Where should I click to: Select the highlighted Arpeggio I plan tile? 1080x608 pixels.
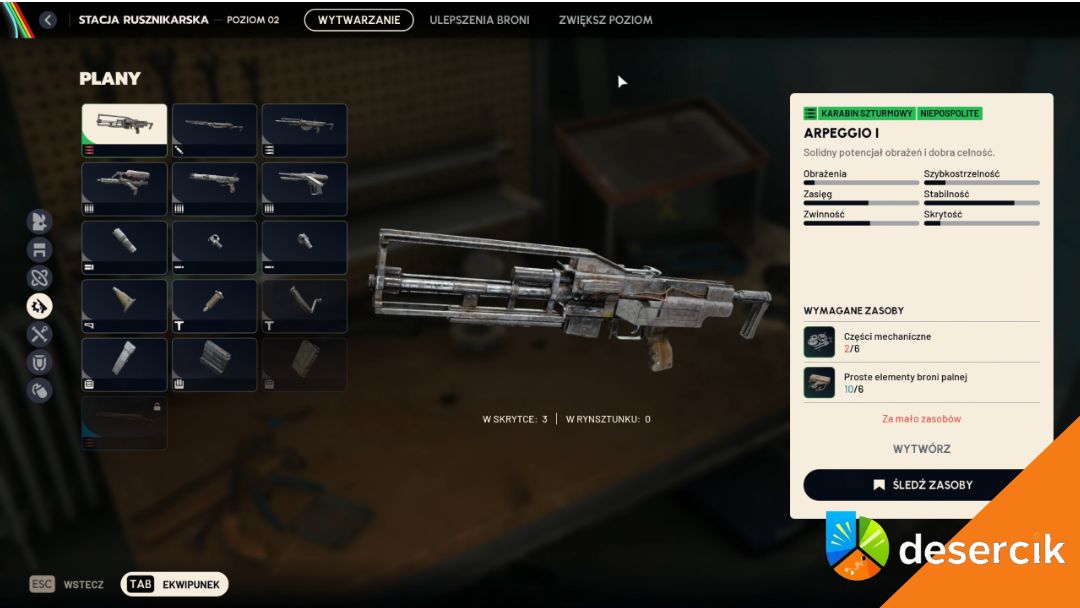coord(124,130)
